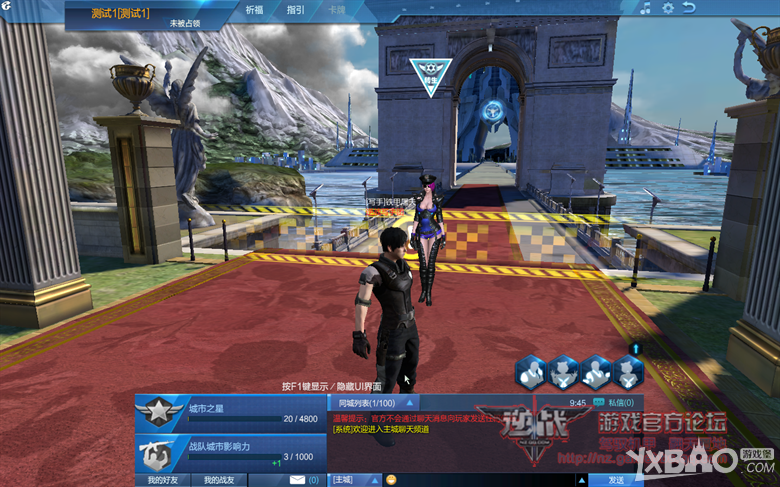Open the 我的好友 friends list
780x487 pixels.
163,480
